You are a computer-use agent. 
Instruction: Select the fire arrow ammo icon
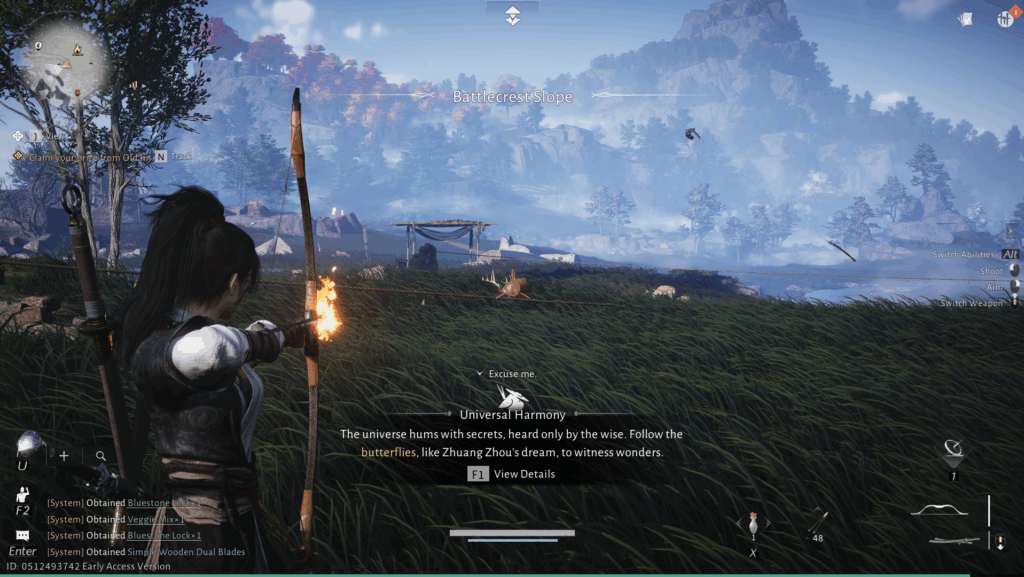(x=818, y=521)
